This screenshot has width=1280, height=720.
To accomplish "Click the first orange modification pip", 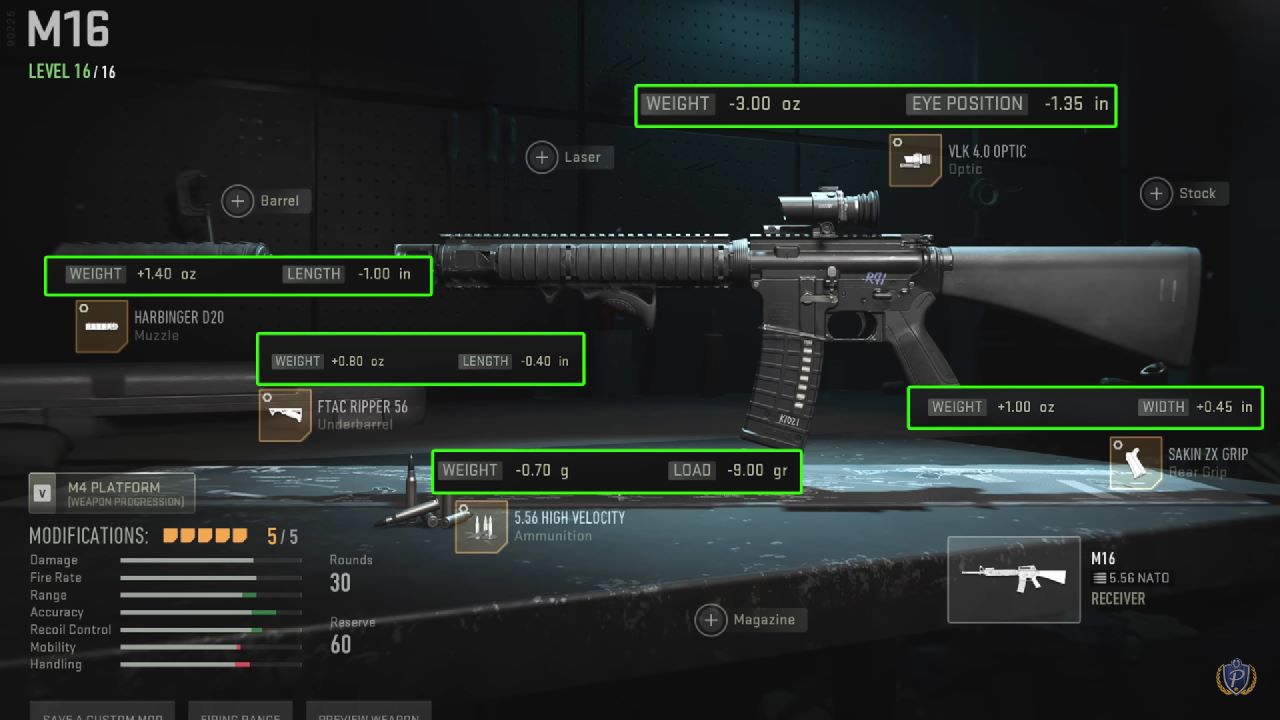I will [169, 536].
